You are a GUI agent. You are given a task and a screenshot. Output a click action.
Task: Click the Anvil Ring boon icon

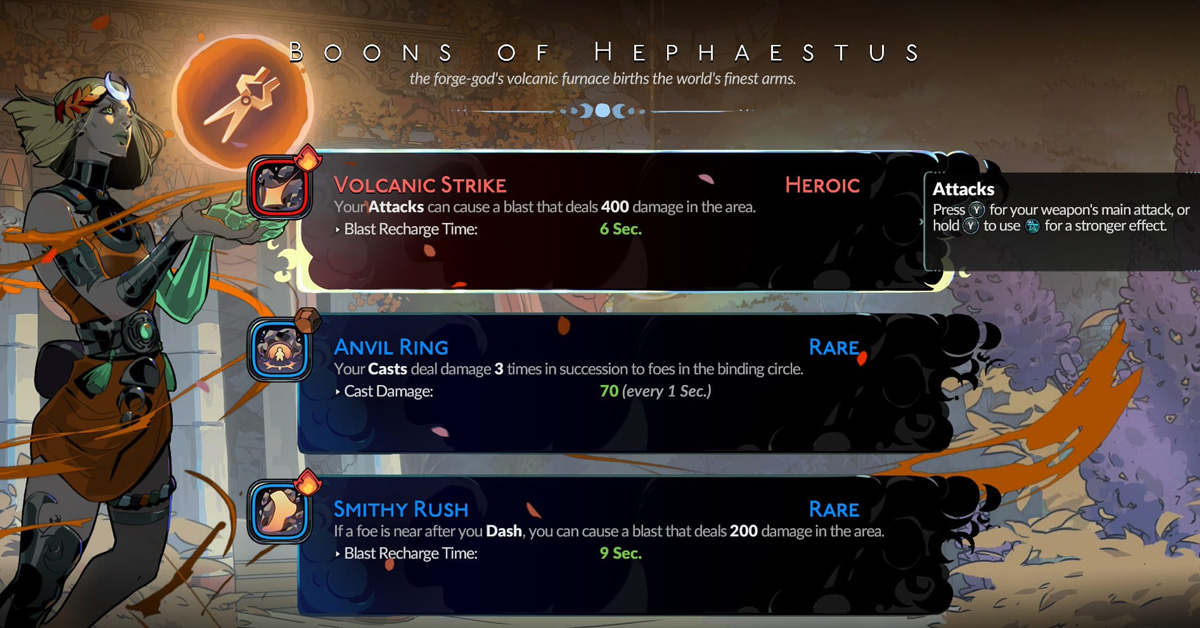(x=279, y=350)
